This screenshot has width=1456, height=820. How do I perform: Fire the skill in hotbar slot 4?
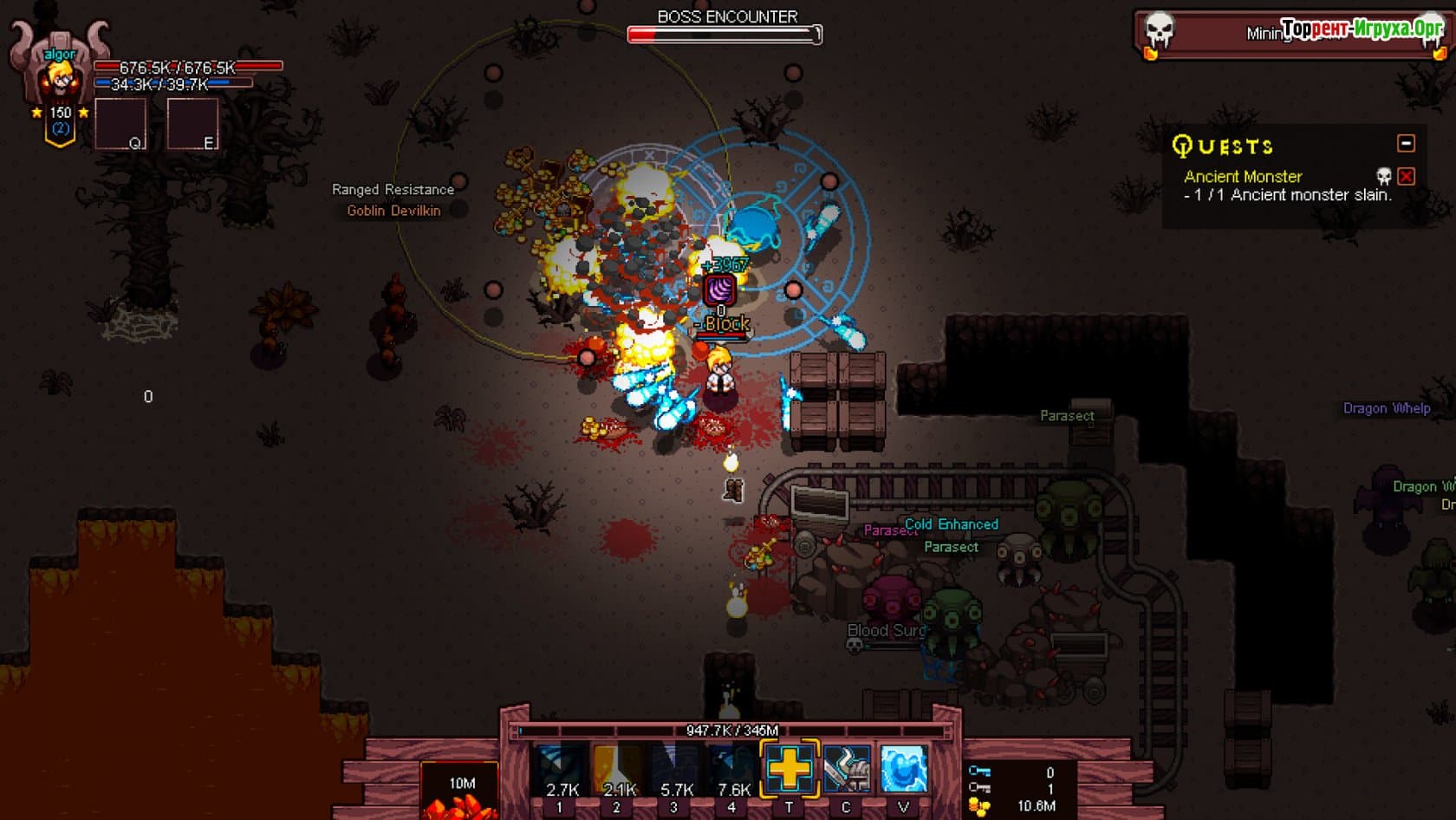coord(732,770)
